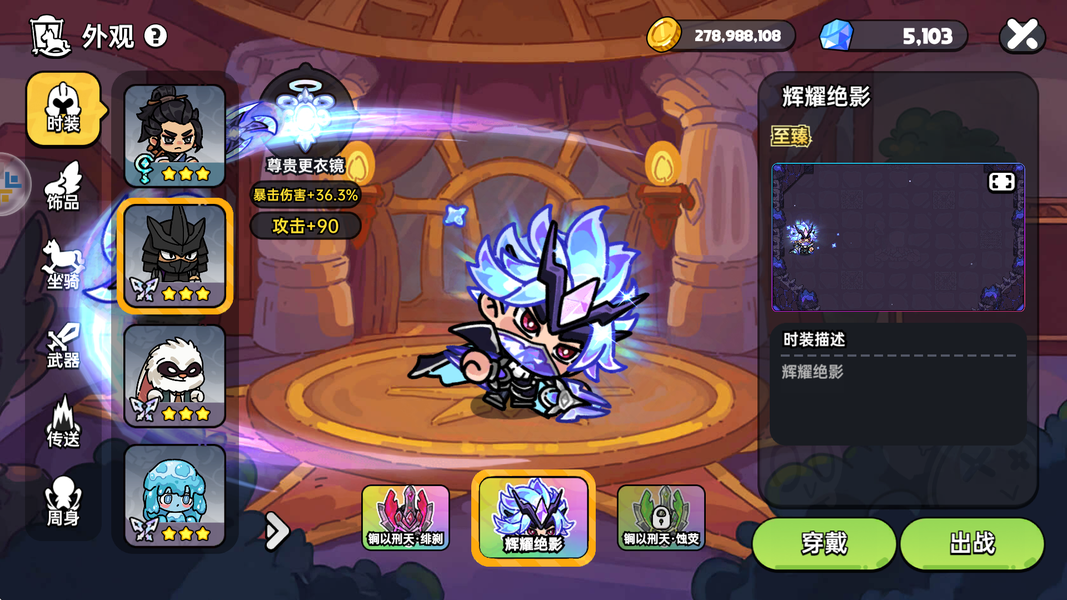Select the 辉耀绝影 blue skin variant
This screenshot has height=600, width=1067.
tap(533, 517)
